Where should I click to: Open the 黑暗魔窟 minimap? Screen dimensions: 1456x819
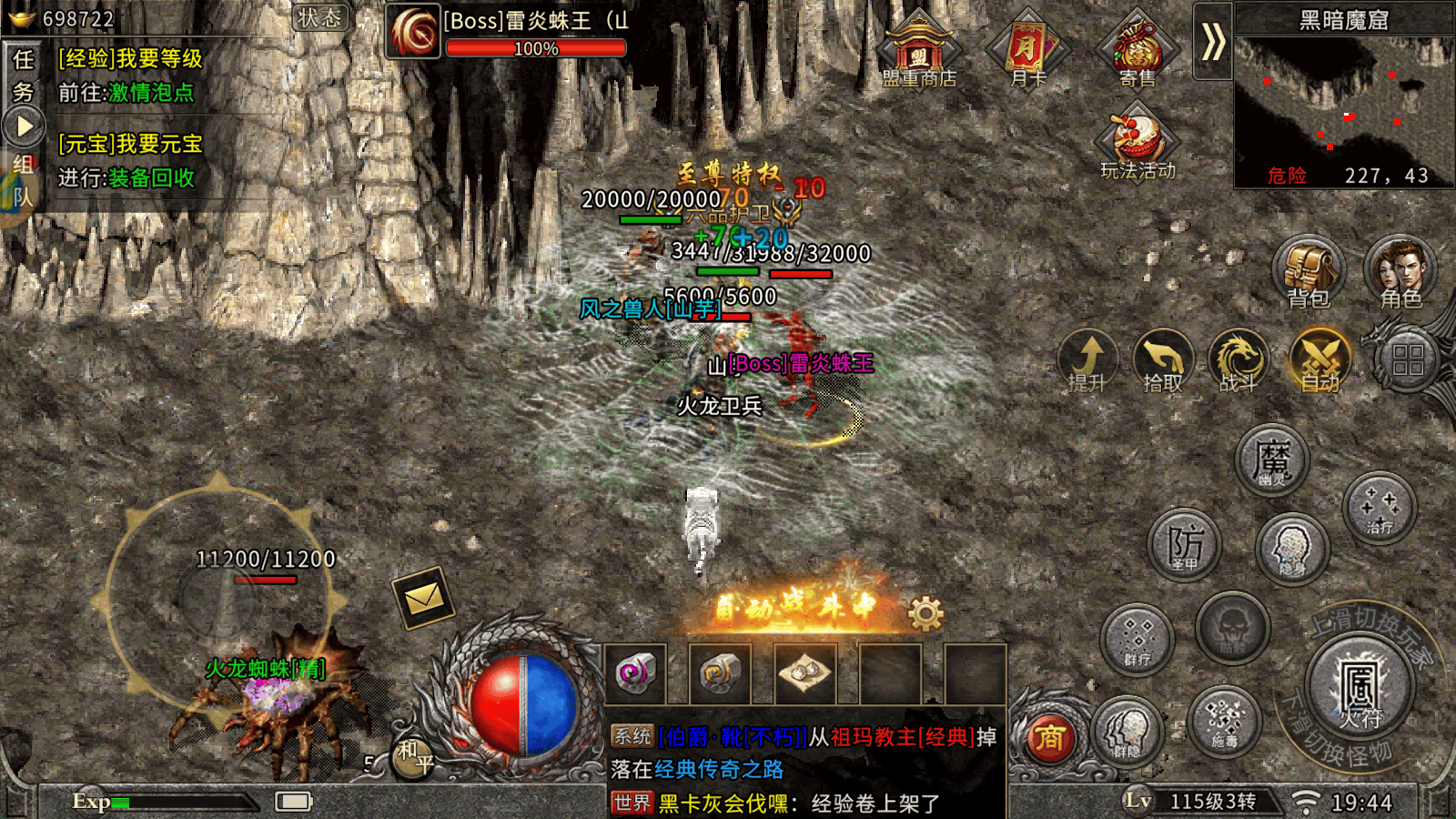click(x=1343, y=105)
